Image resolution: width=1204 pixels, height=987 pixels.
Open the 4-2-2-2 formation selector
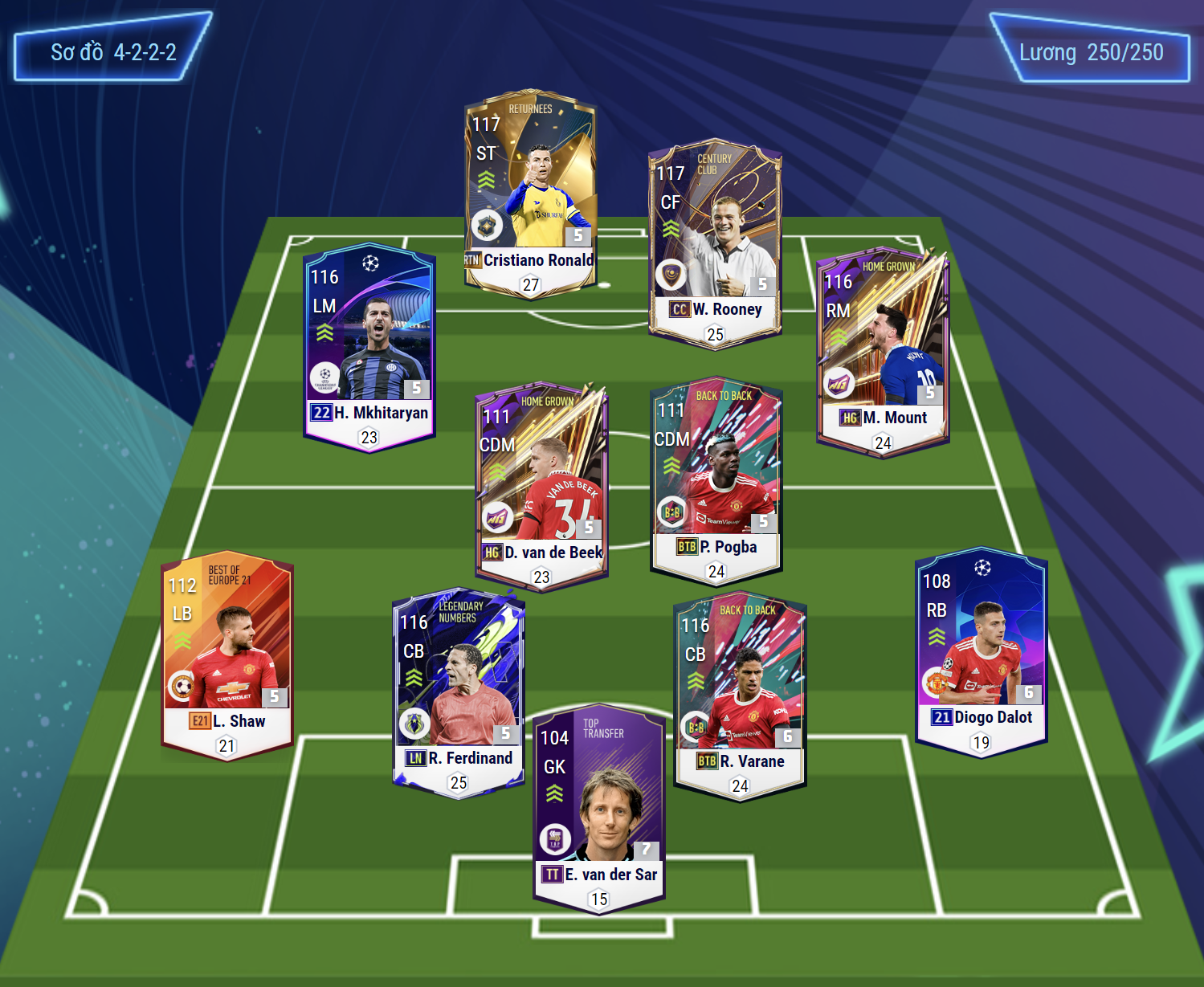click(x=113, y=53)
